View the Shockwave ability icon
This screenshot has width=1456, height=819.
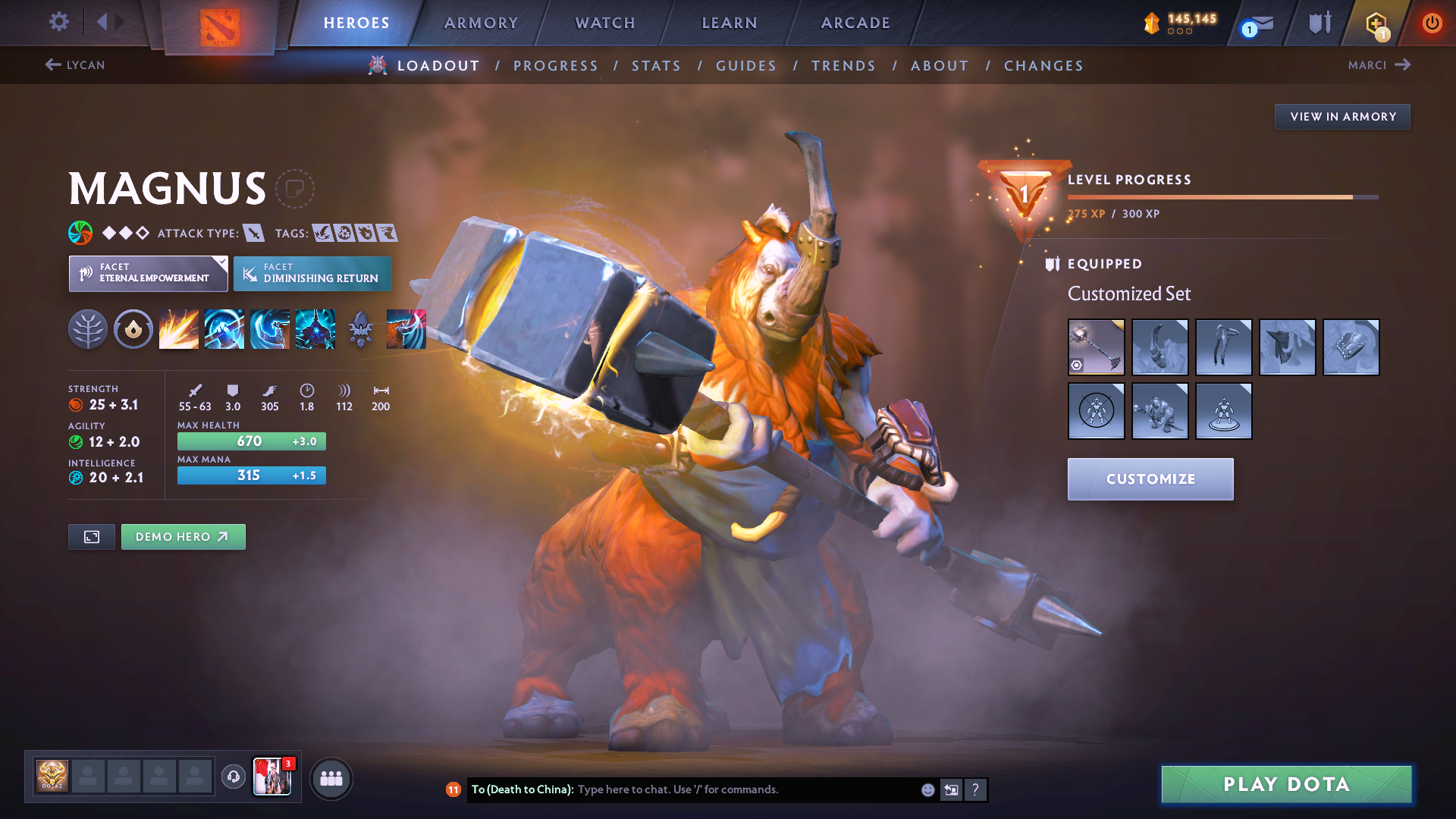click(x=179, y=328)
